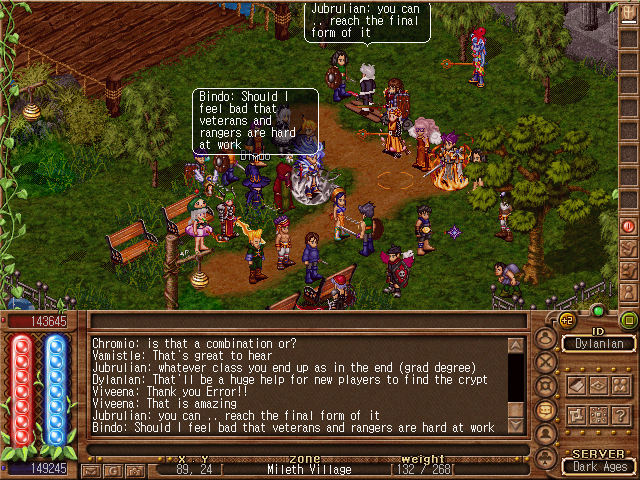Viewport: 640px width, 480px height.
Task: Select the speech bubble chat panel icon
Action: click(547, 410)
